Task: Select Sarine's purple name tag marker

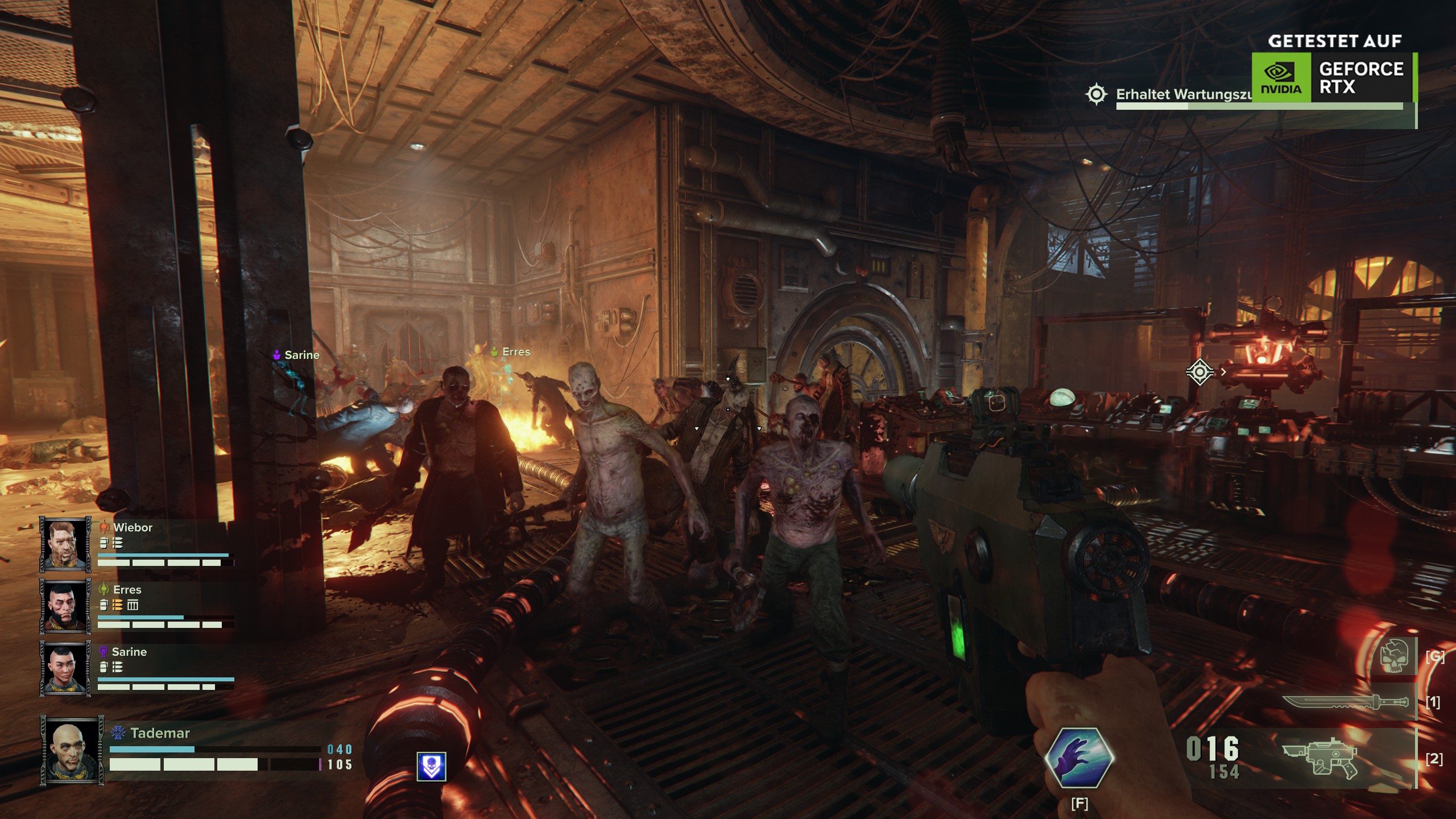Action: (x=297, y=355)
